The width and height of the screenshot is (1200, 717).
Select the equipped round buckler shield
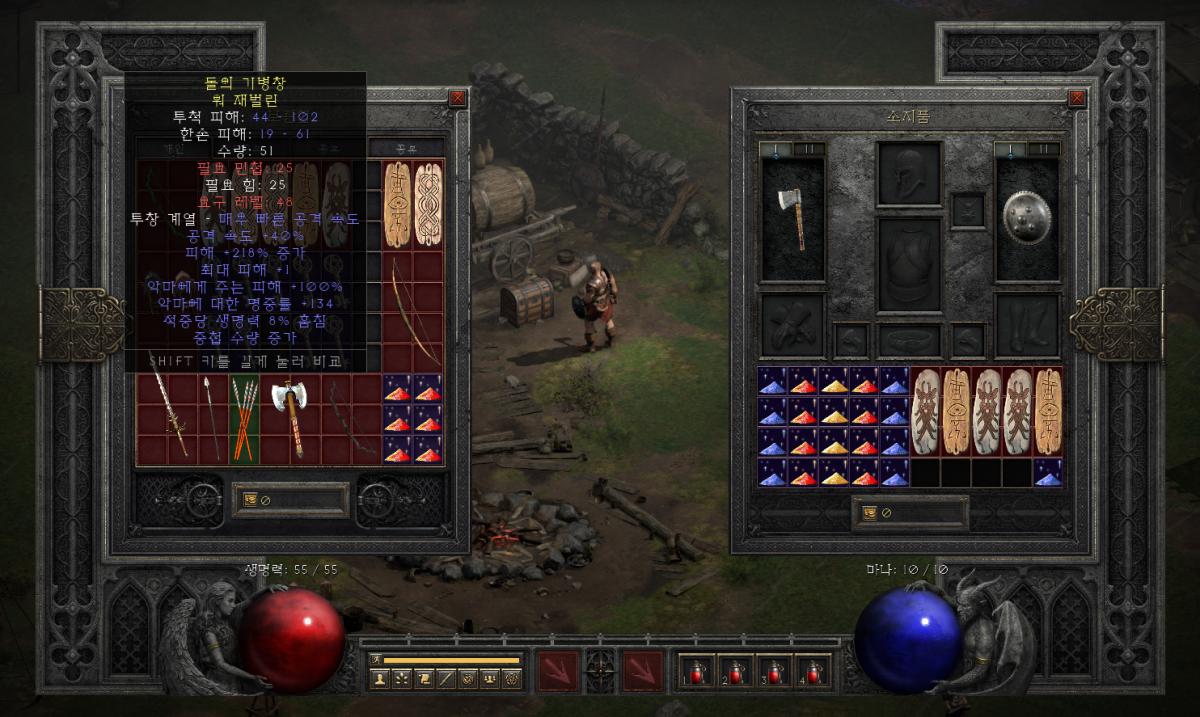tap(1027, 217)
